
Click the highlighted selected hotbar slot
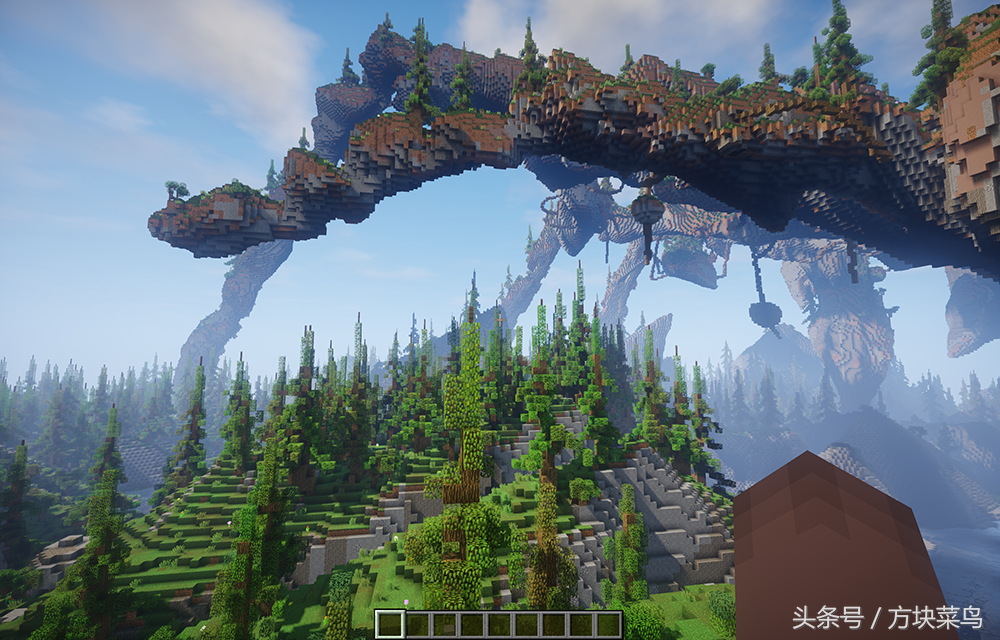coord(390,624)
